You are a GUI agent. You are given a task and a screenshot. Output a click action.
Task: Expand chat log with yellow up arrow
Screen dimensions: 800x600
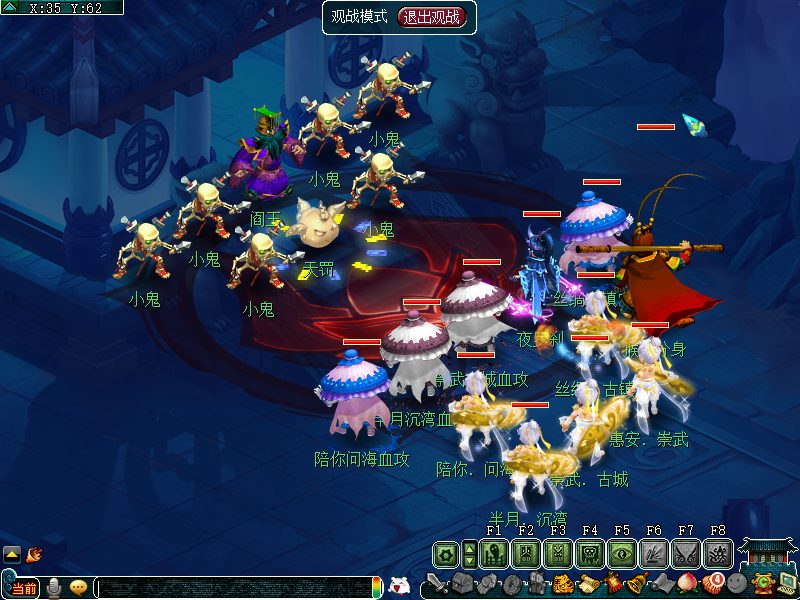point(12,553)
